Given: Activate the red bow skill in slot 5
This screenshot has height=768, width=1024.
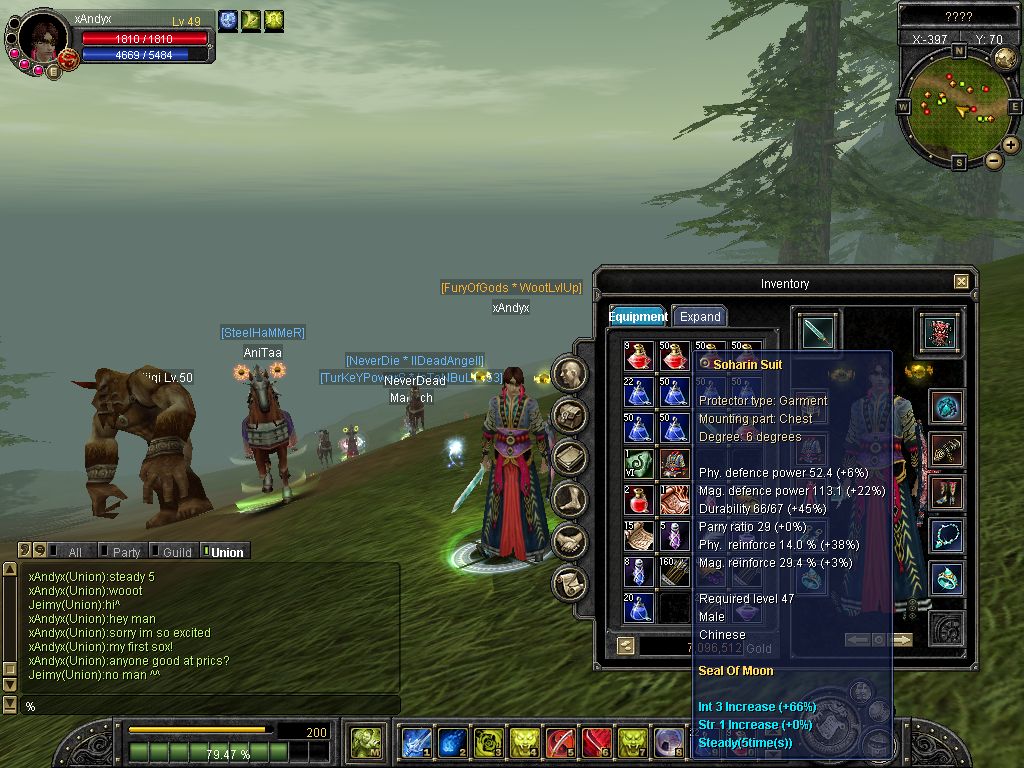Looking at the screenshot, I should coord(561,743).
